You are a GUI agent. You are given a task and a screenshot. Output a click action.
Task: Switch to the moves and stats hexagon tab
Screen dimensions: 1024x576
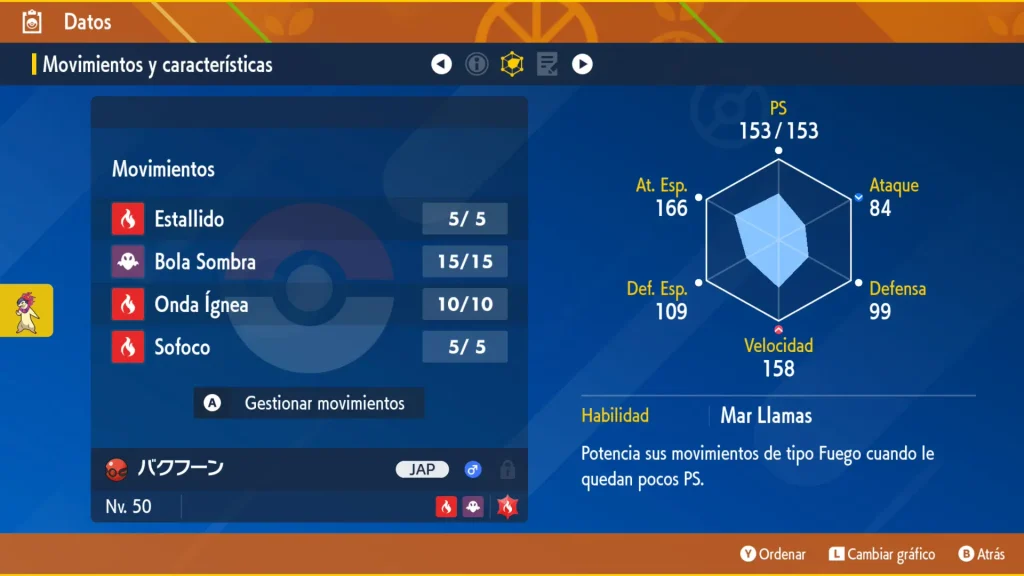(512, 65)
